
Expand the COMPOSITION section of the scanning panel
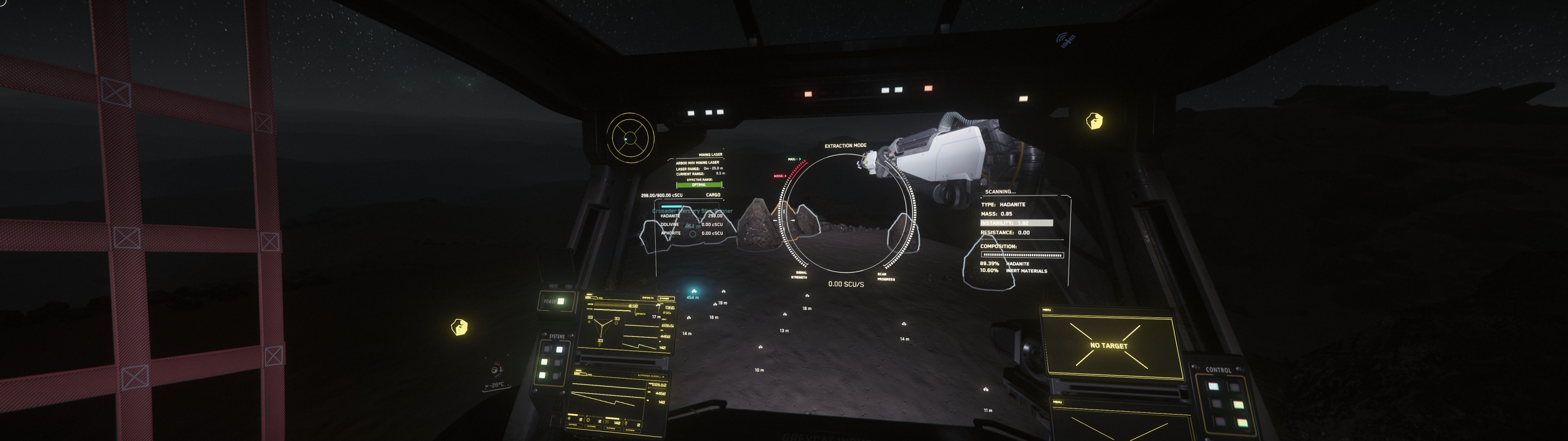(998, 247)
